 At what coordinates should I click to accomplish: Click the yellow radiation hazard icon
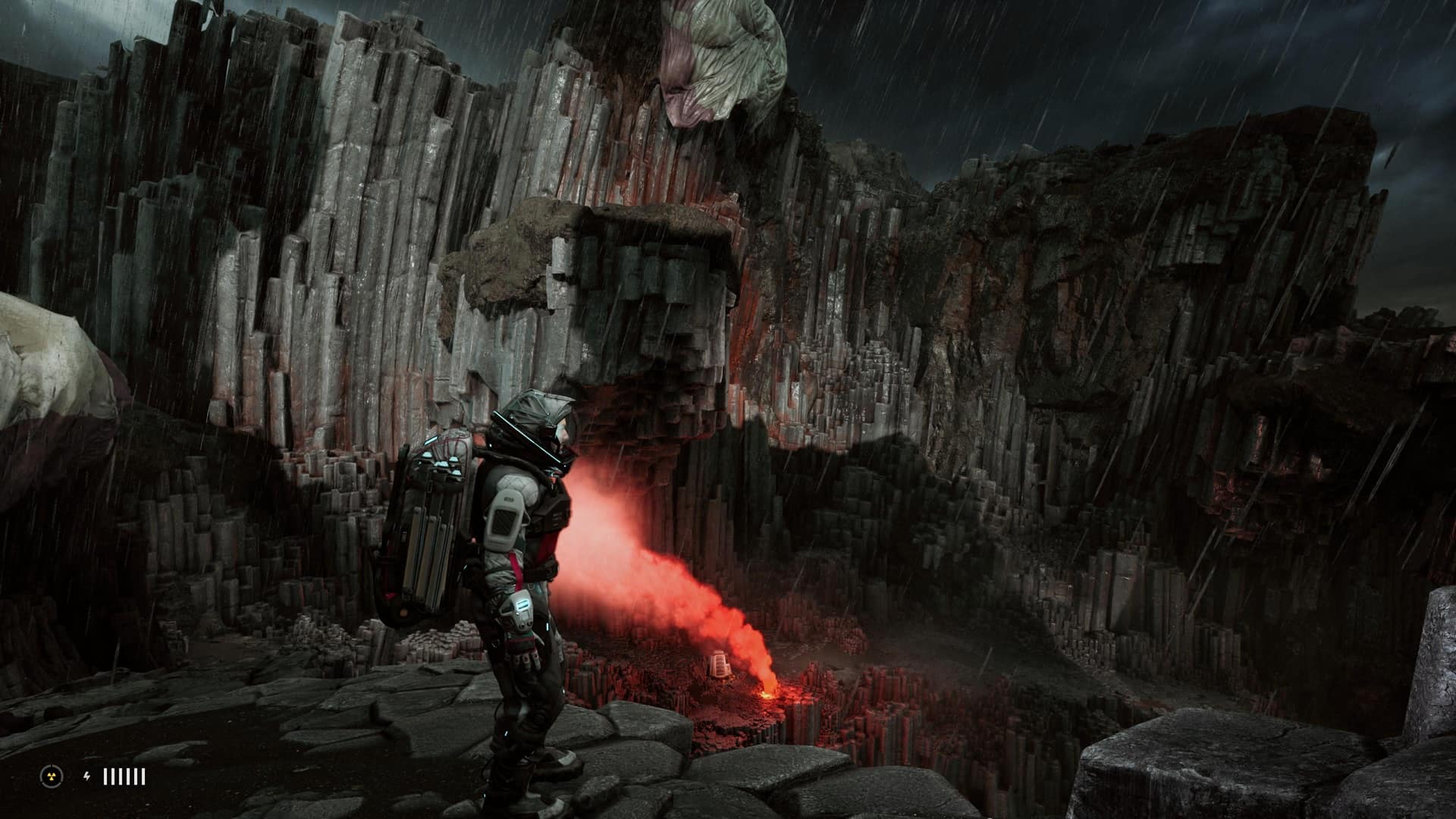[51, 776]
